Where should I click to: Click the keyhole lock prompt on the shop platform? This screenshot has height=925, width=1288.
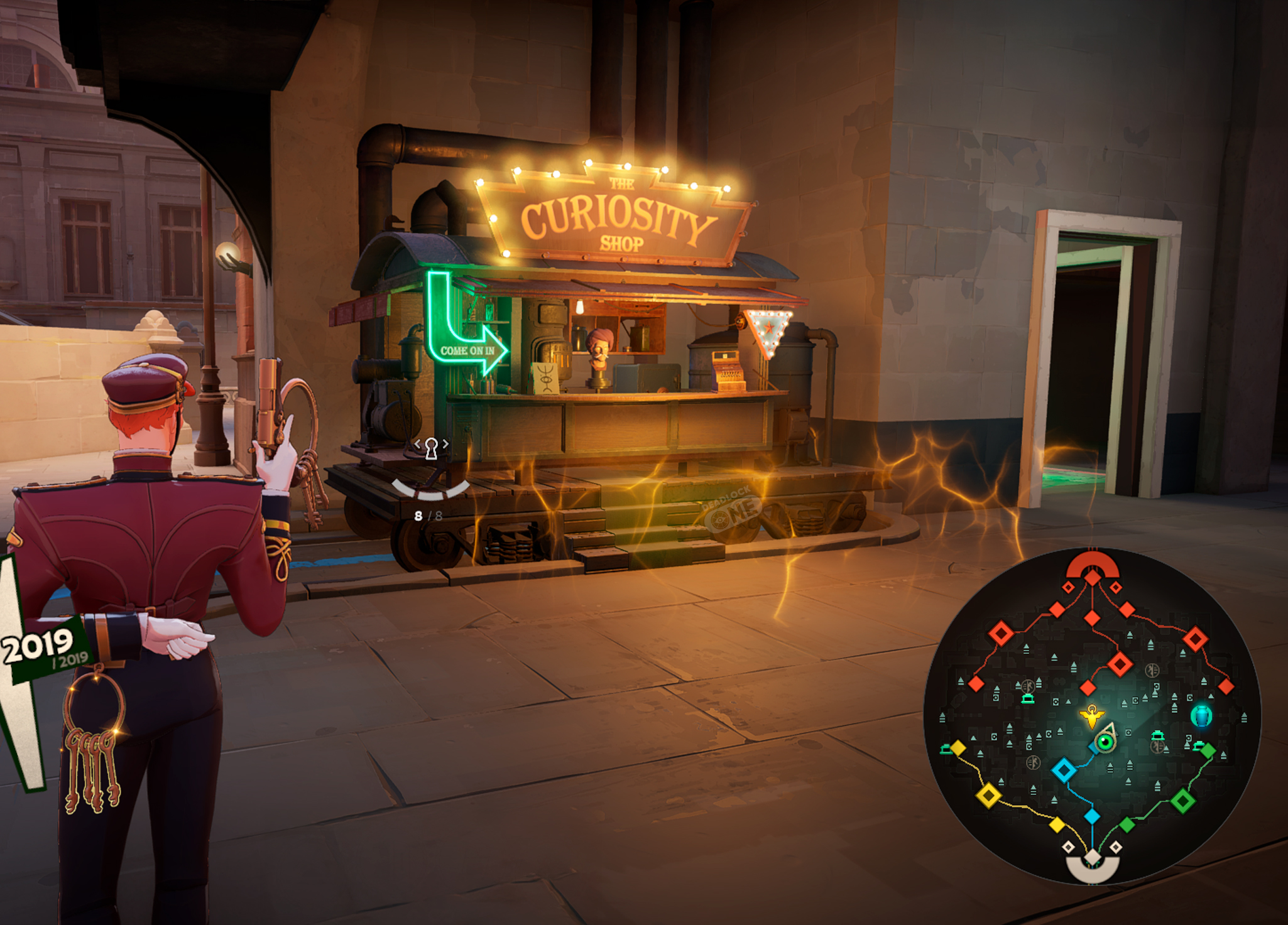click(432, 449)
